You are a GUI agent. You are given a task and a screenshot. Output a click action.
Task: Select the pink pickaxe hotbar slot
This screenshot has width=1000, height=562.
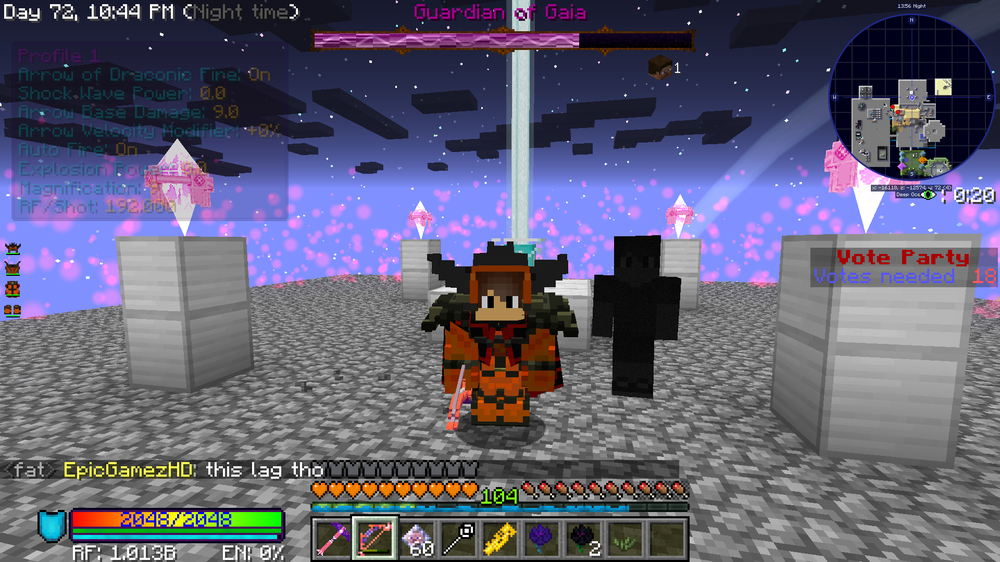[333, 539]
